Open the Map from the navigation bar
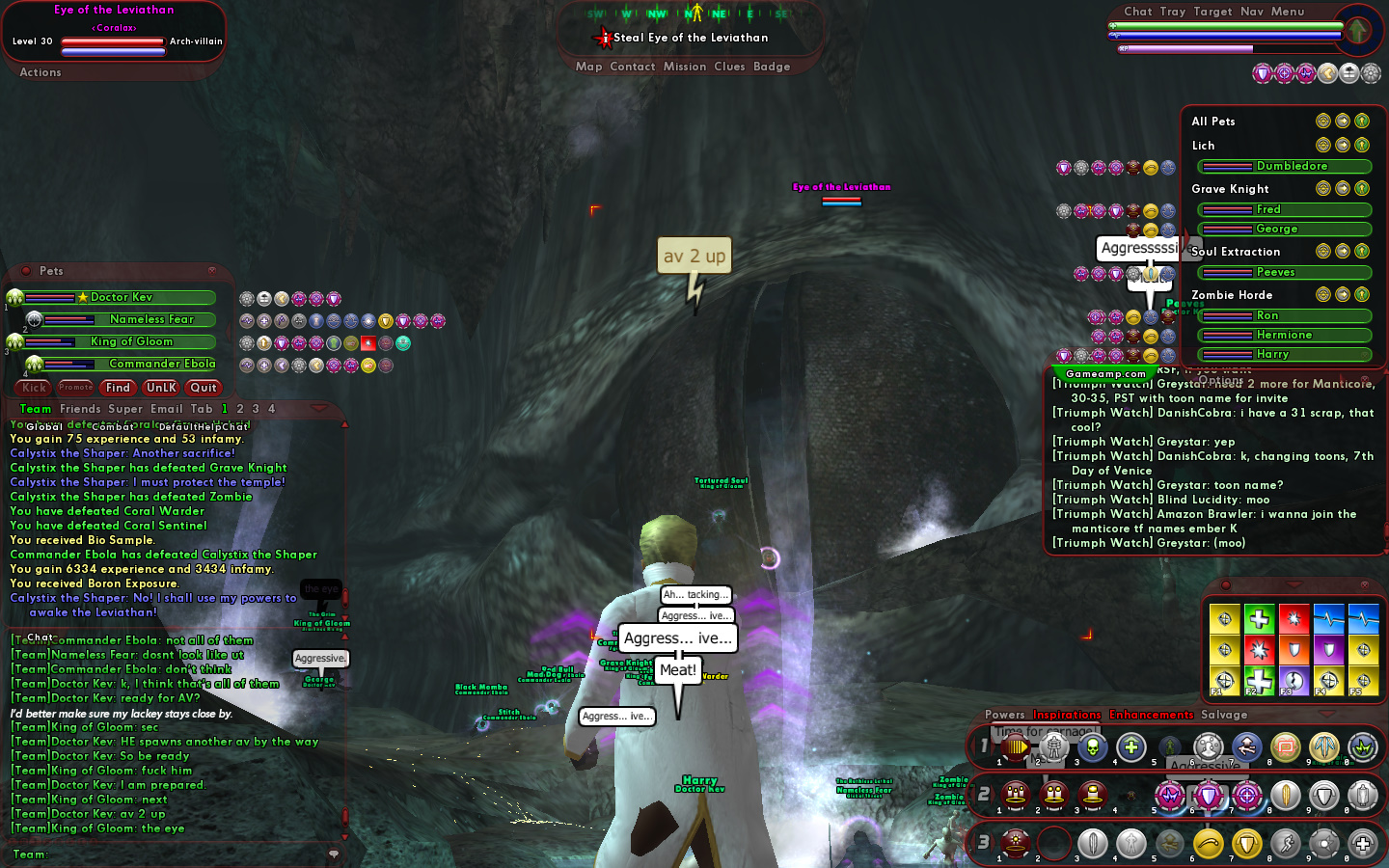The height and width of the screenshot is (868, 1389). pos(588,67)
